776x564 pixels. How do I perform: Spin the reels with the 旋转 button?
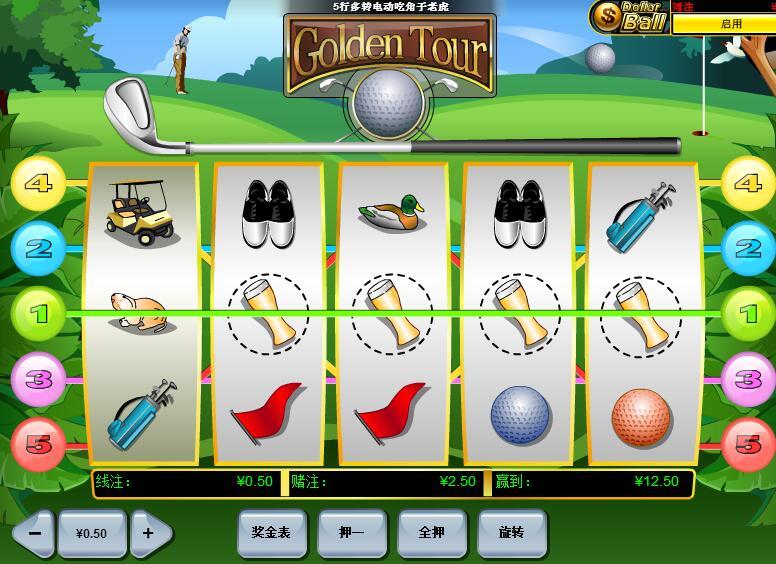click(511, 533)
